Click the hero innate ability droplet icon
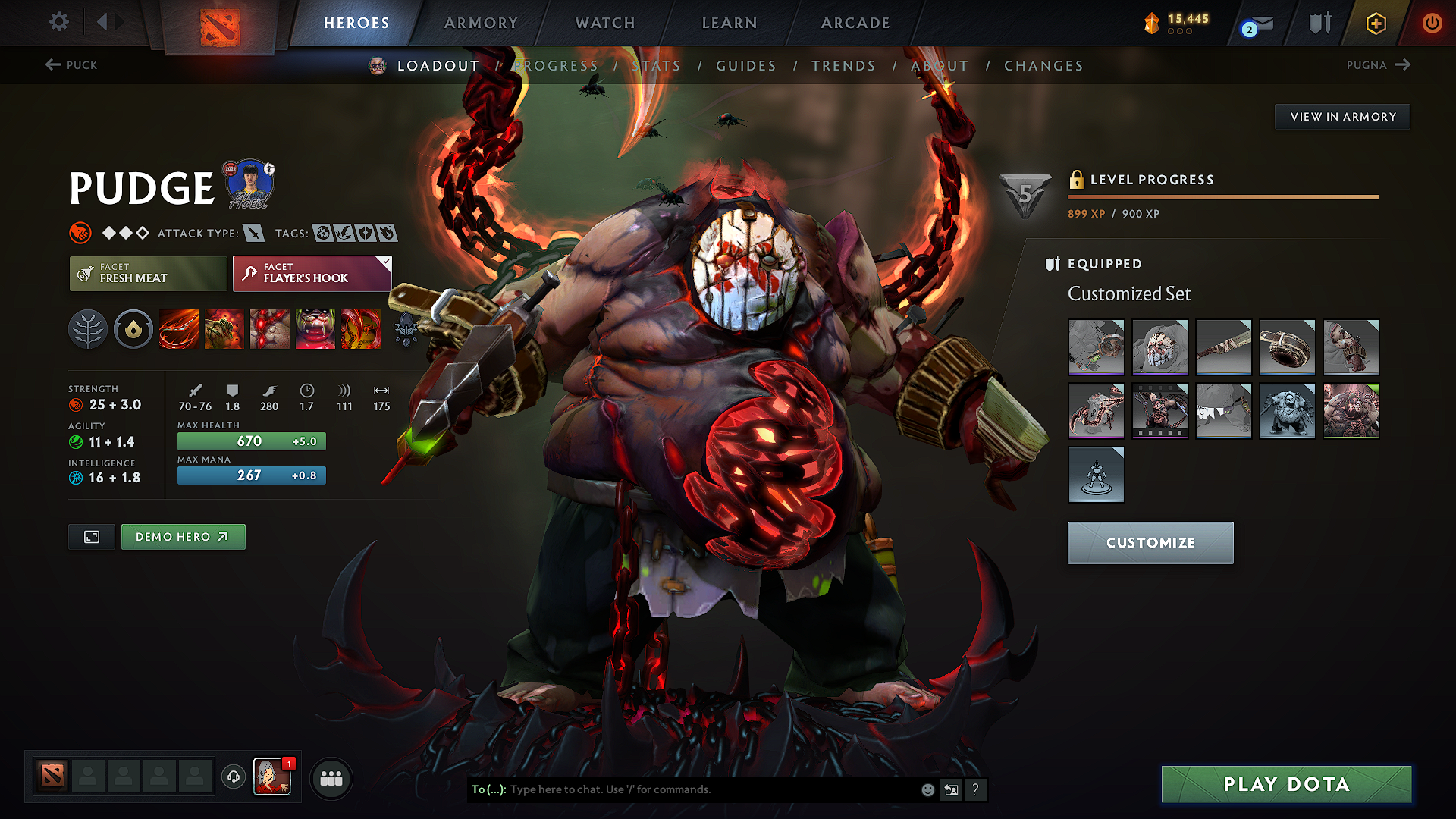 [x=133, y=329]
